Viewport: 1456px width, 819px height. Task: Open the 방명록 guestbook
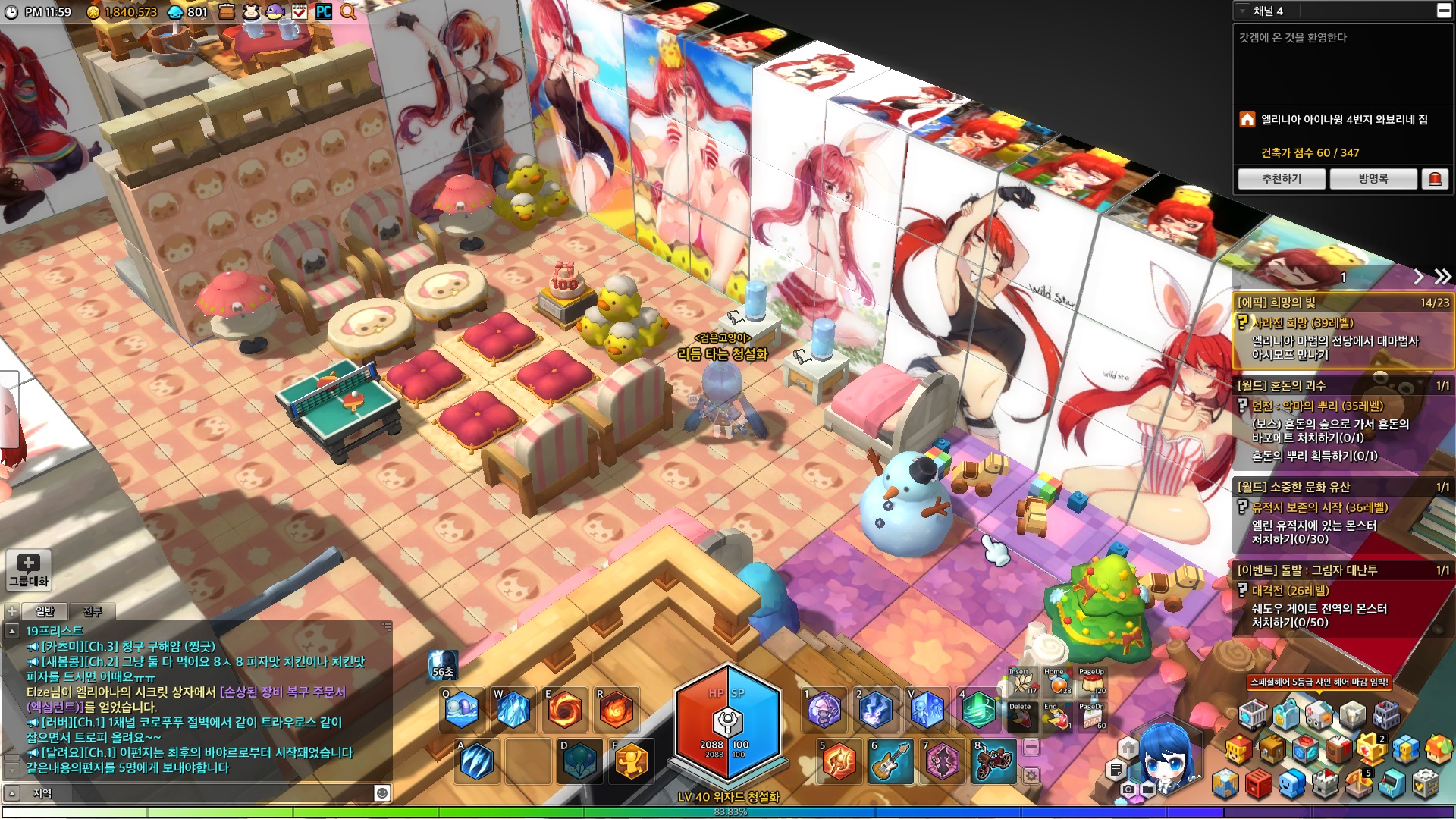[x=1373, y=179]
